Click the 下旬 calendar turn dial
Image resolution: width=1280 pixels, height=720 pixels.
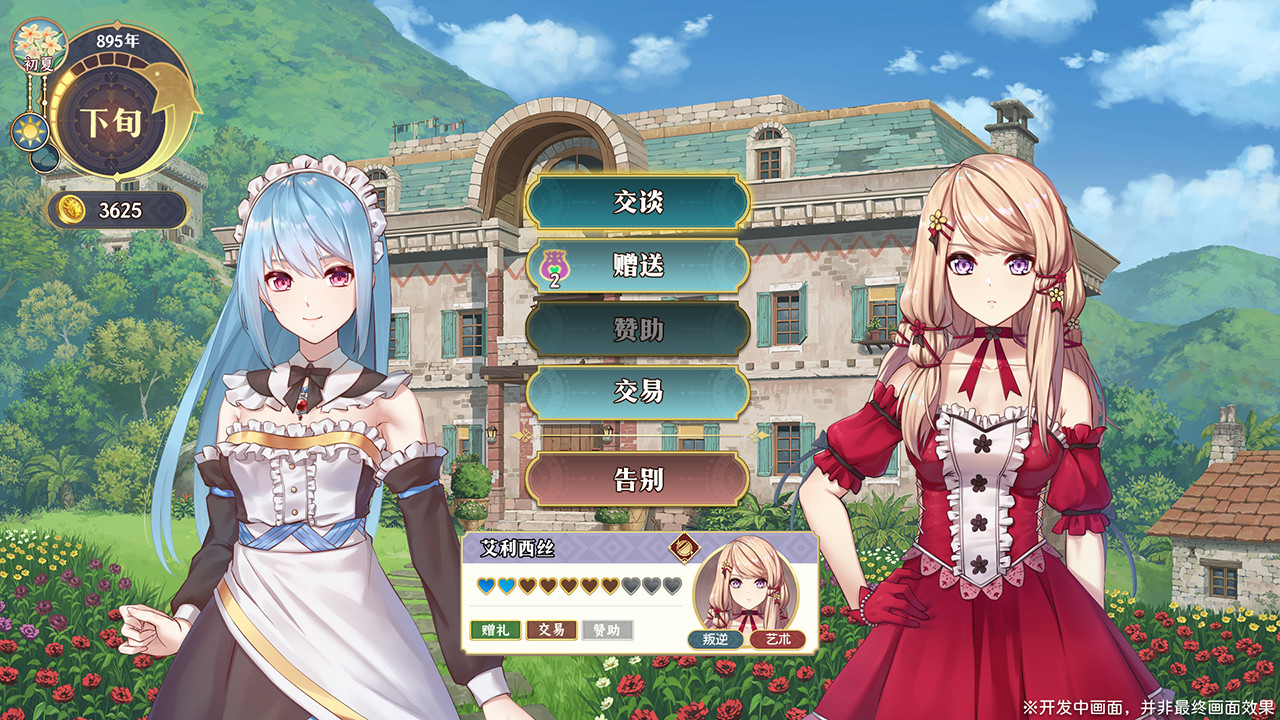(111, 123)
